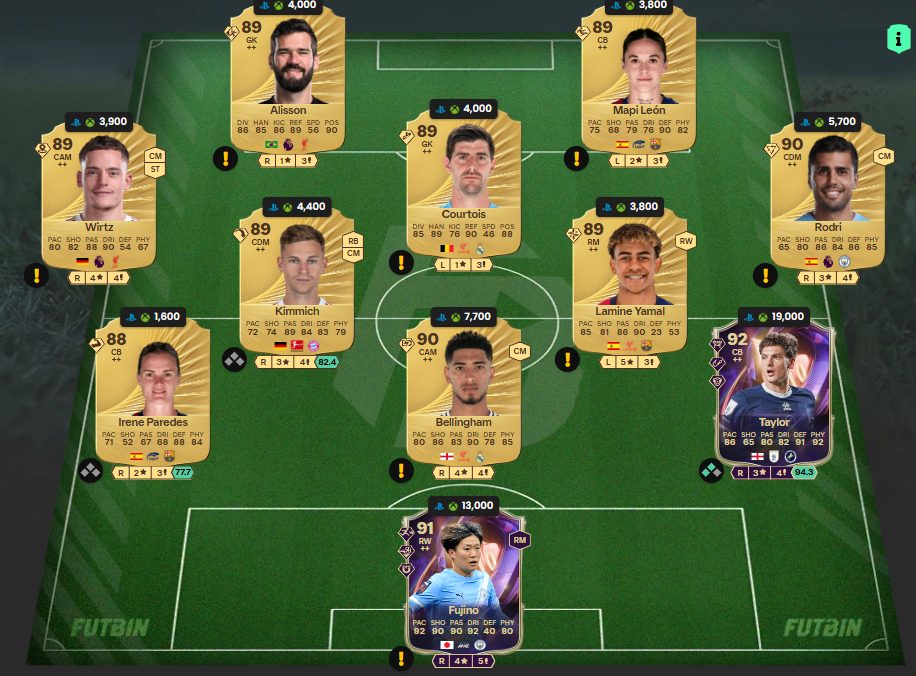Click the warning icon beside Rodri

[765, 275]
